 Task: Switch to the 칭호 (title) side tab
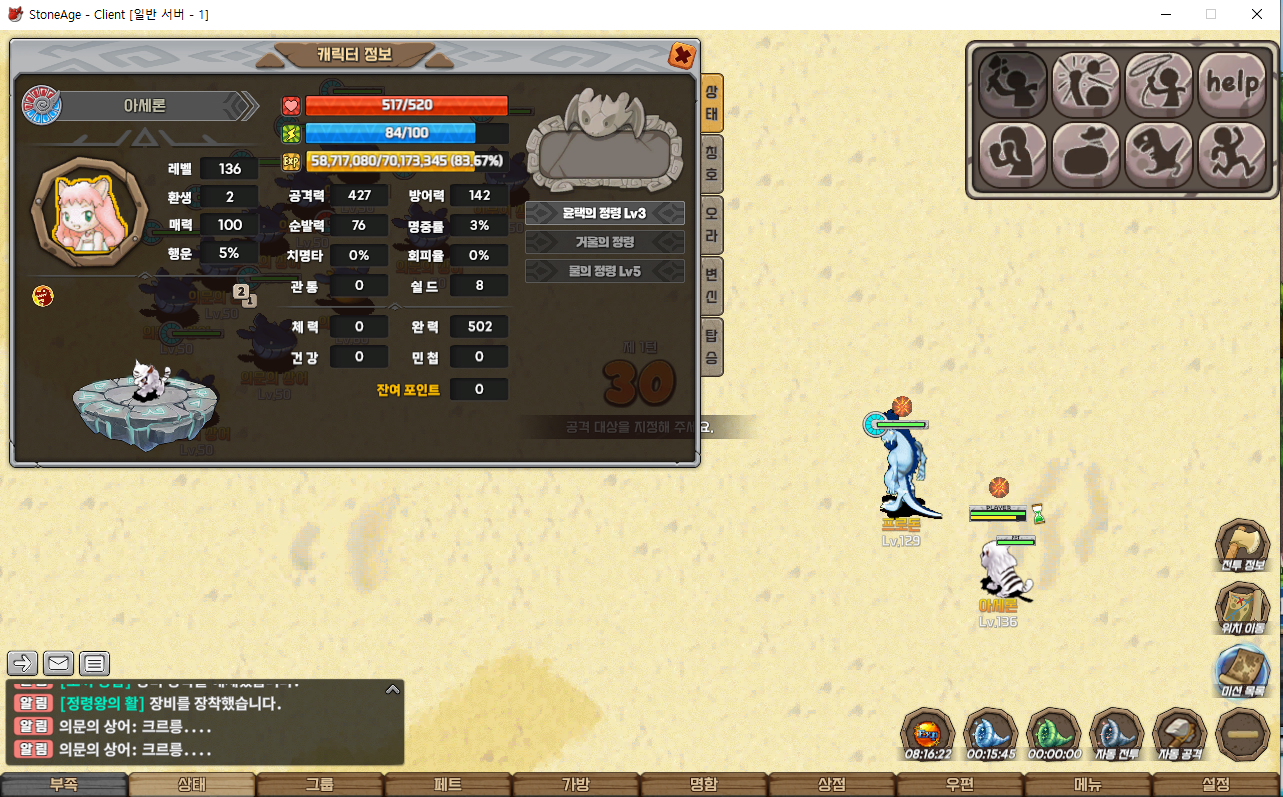pyautogui.click(x=711, y=163)
